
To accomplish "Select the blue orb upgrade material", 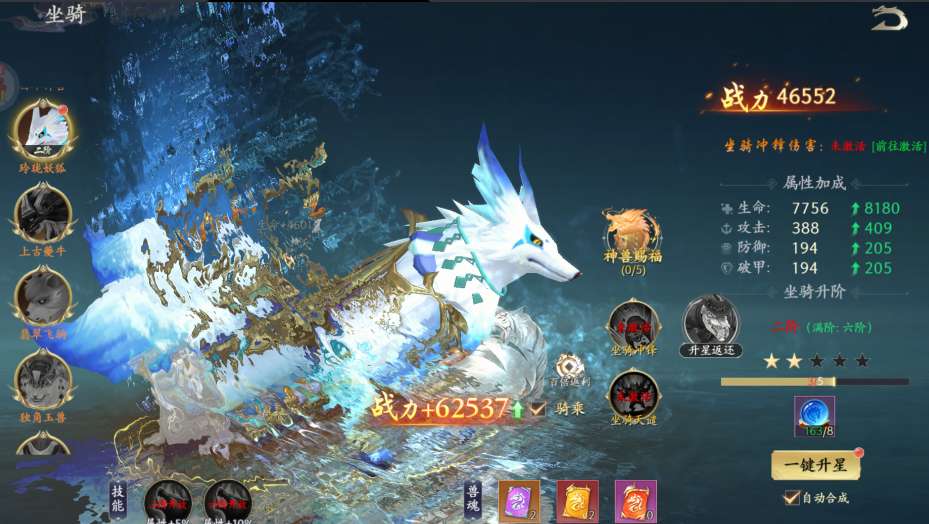I will pyautogui.click(x=814, y=416).
